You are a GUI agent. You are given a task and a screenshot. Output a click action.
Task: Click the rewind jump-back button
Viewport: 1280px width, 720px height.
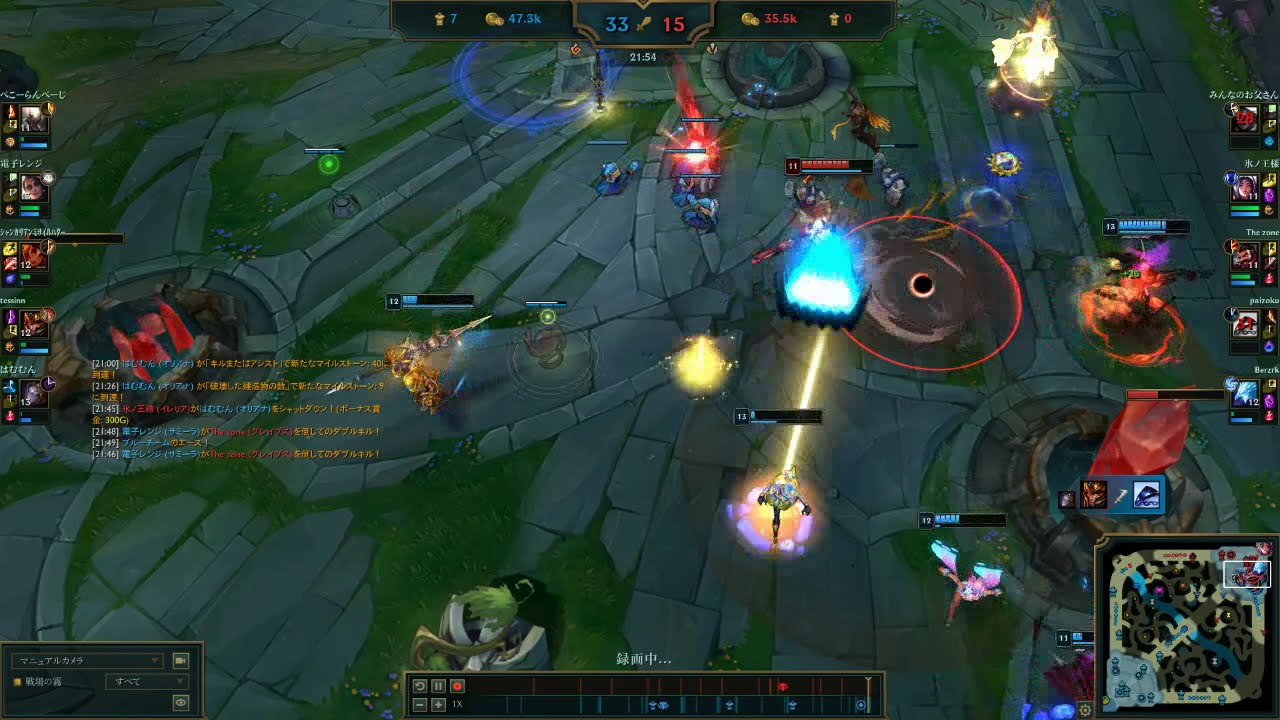pos(420,686)
